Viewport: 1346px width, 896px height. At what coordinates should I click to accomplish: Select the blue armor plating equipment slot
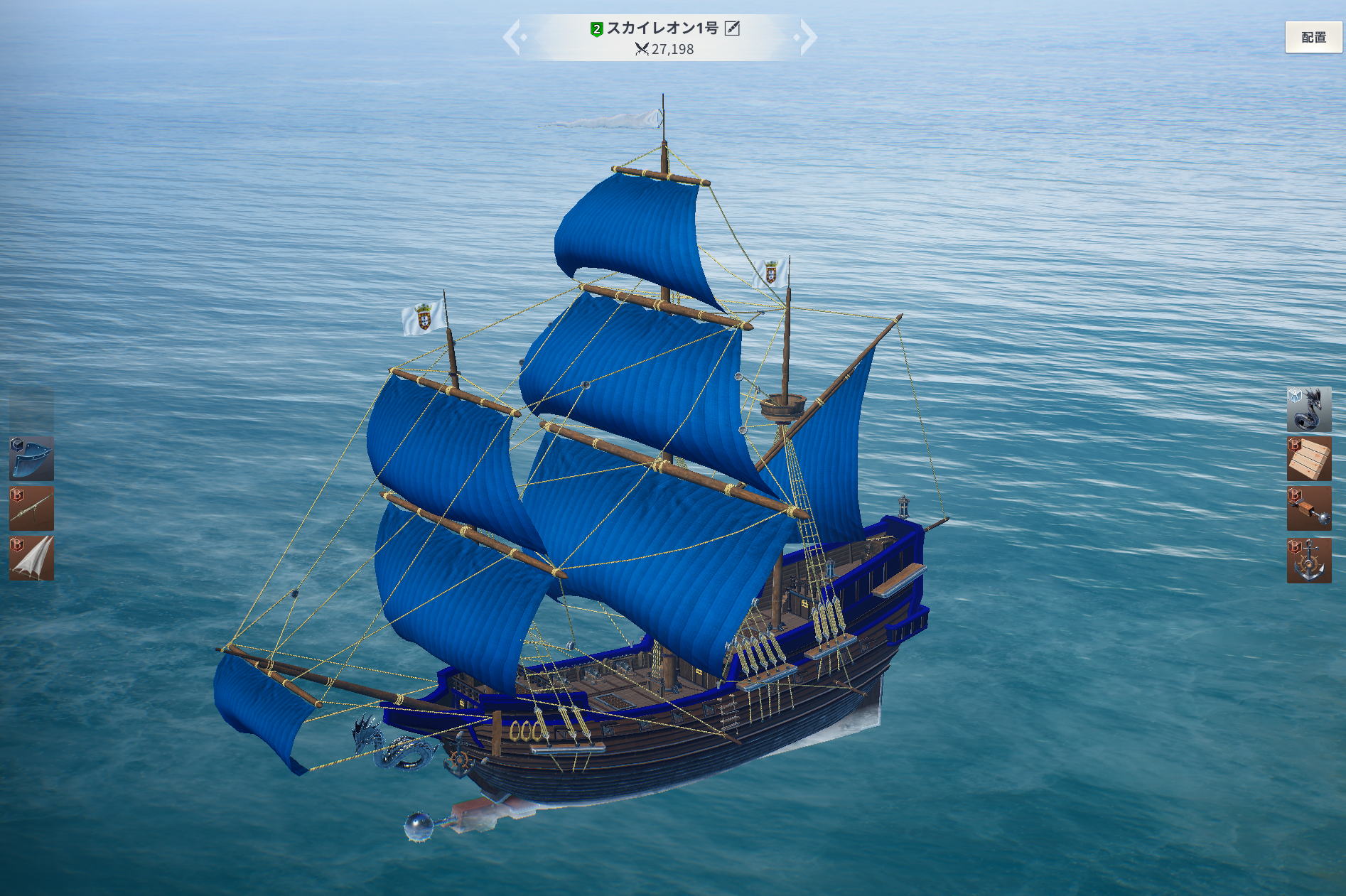click(x=31, y=458)
